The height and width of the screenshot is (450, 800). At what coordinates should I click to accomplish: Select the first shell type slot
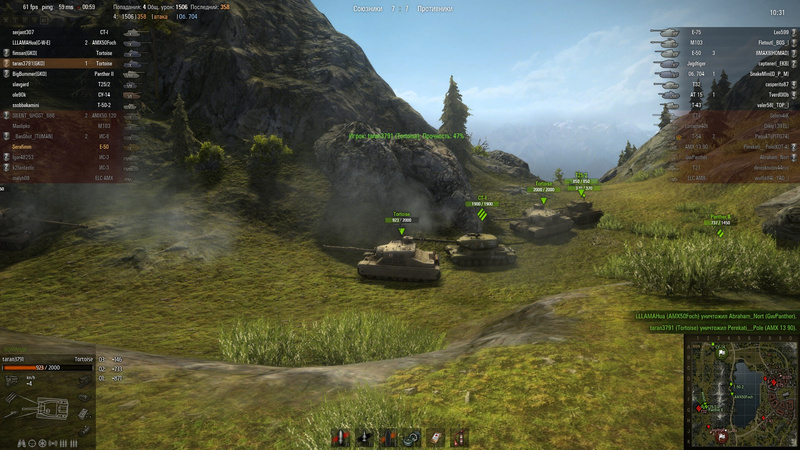pyautogui.click(x=338, y=437)
